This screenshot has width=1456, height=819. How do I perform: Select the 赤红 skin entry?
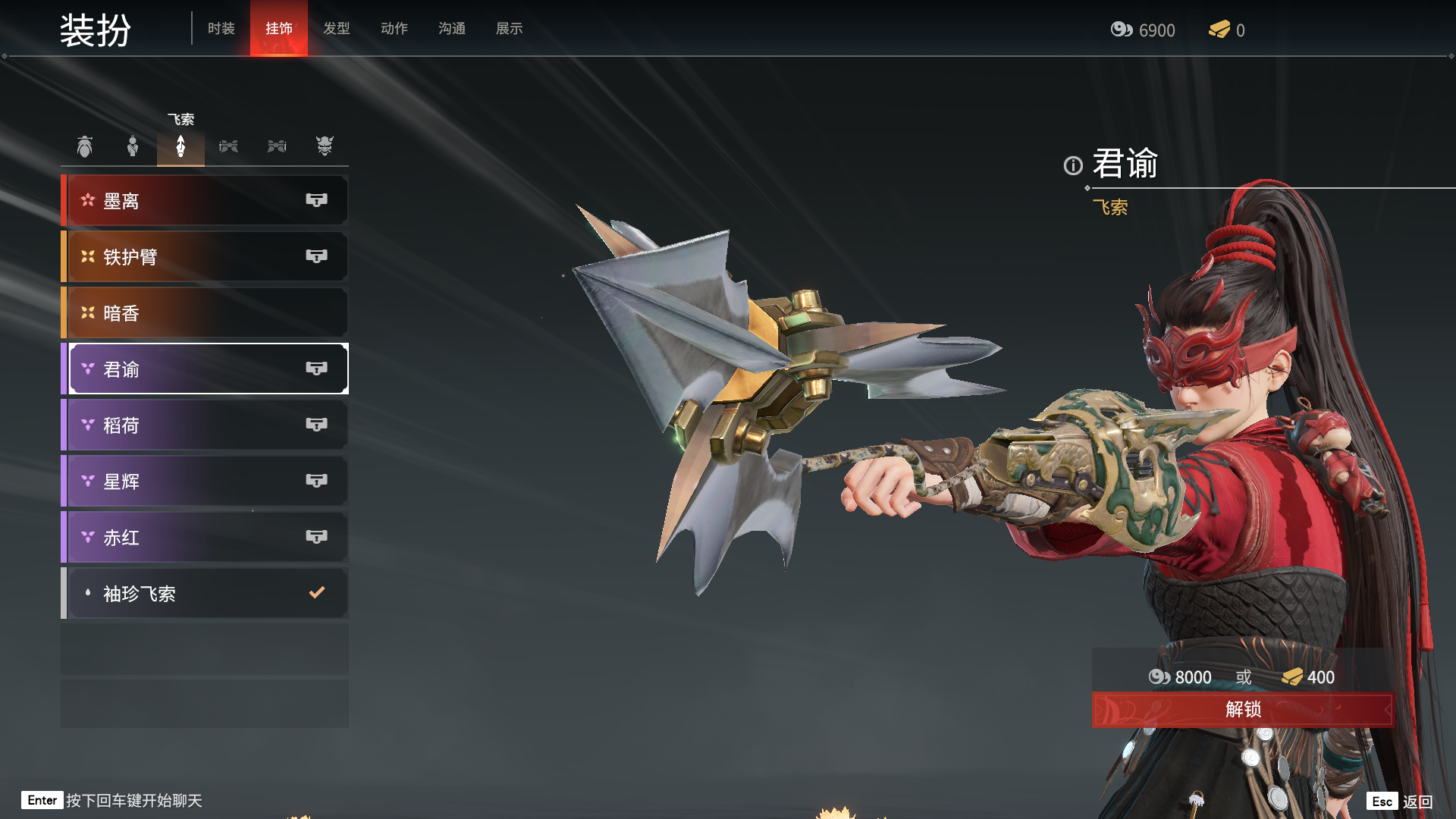(205, 538)
